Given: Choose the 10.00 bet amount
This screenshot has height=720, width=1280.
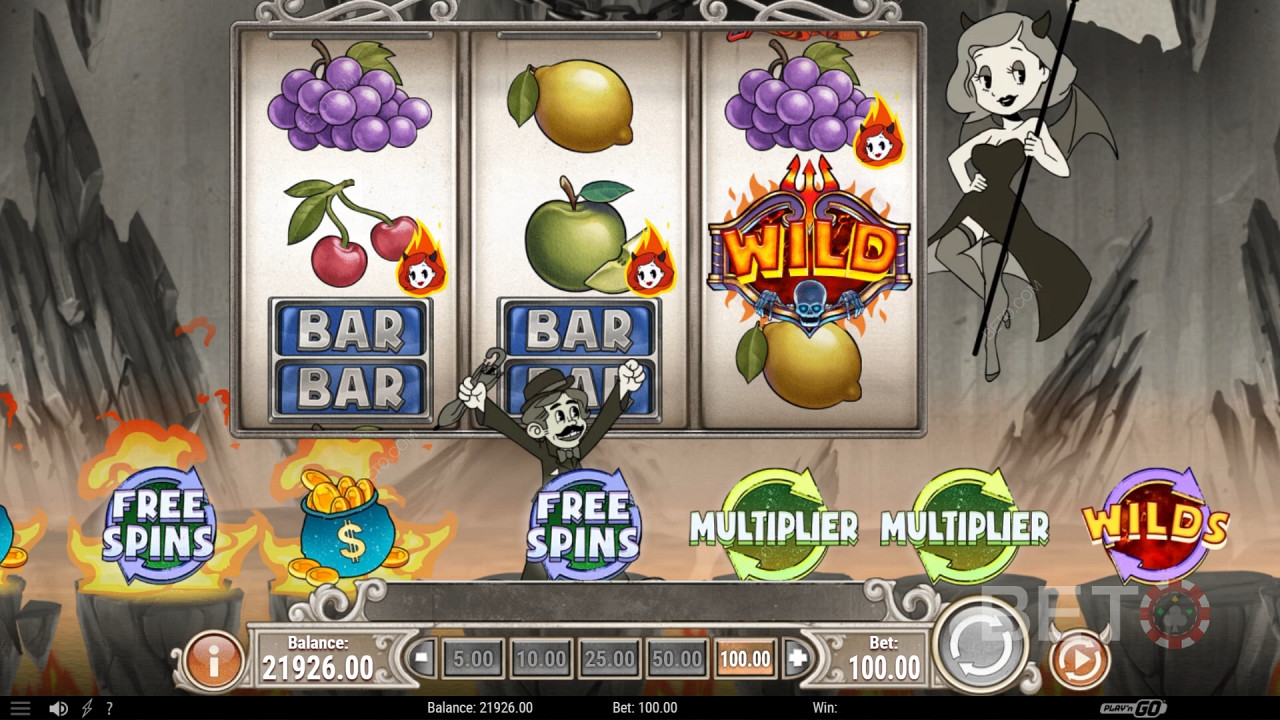Looking at the screenshot, I should [x=541, y=659].
